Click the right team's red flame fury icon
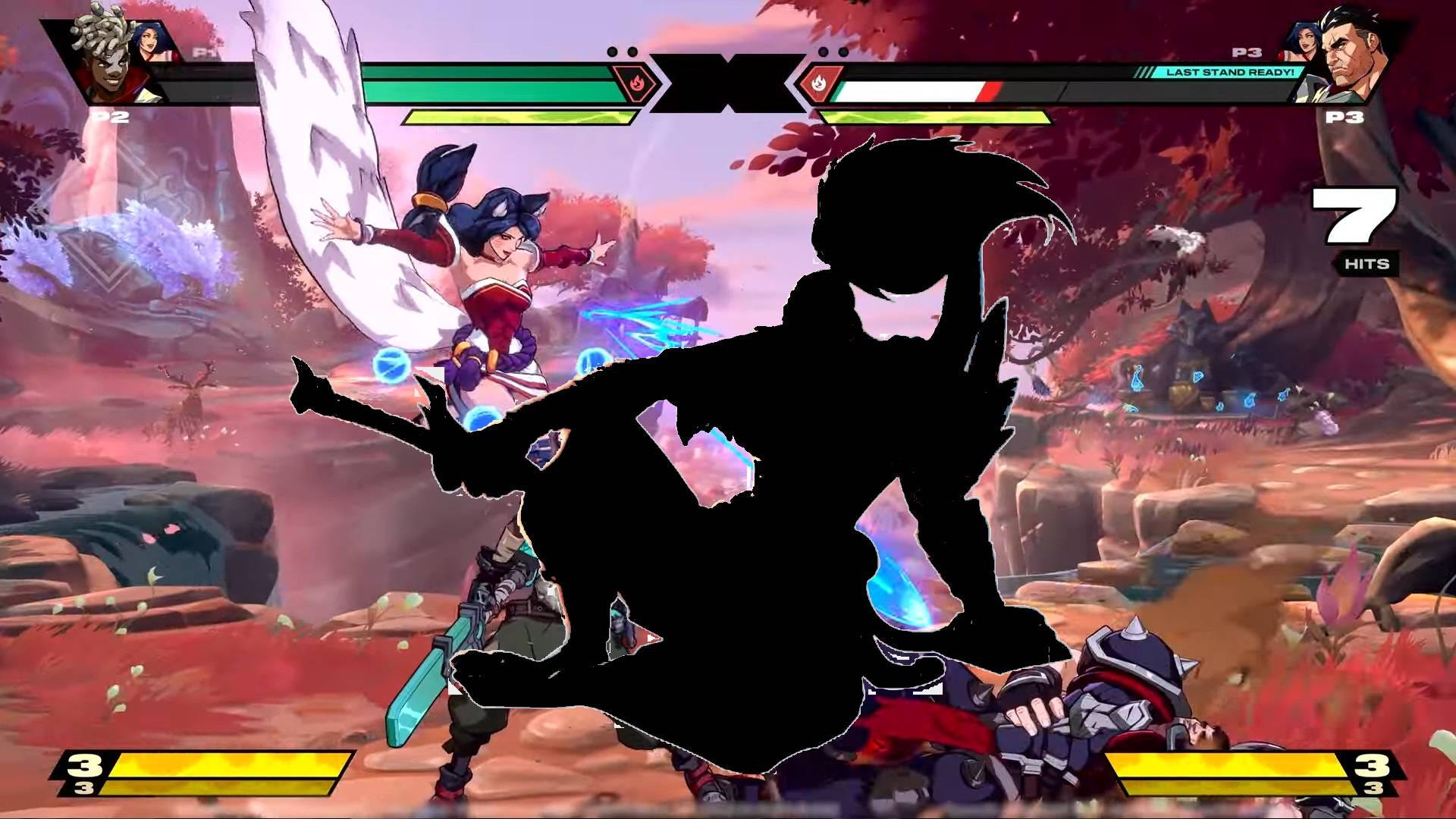This screenshot has width=1456, height=819. (824, 85)
